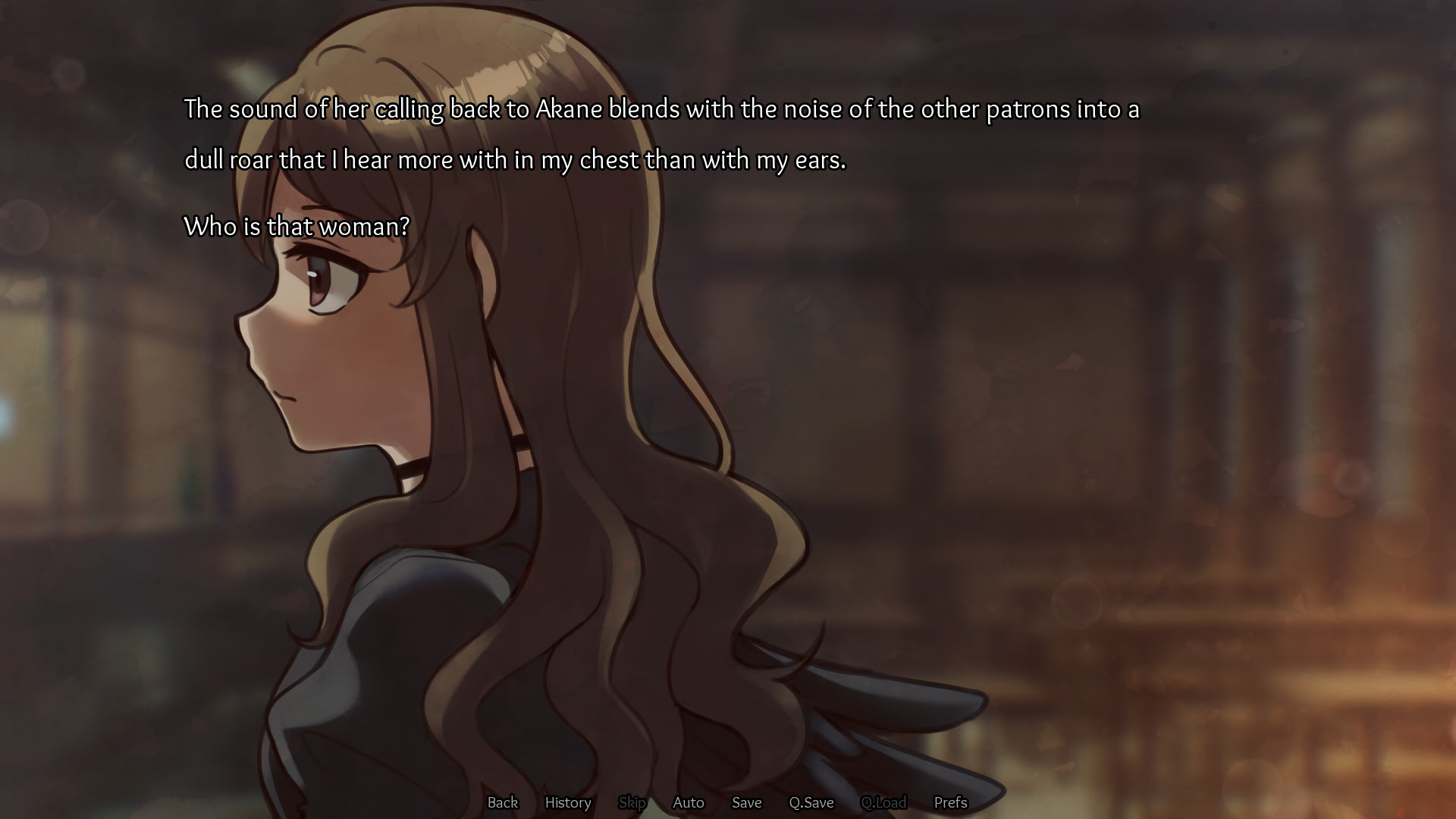Open Save to store current progress
This screenshot has width=1456, height=819.
(x=746, y=802)
